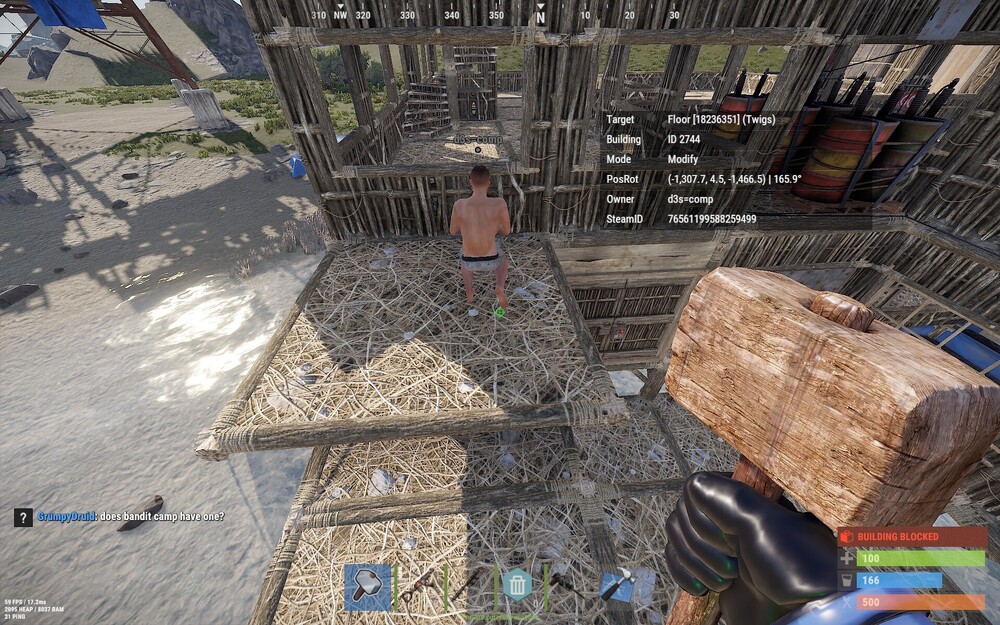Choose the building plan hotbar slot

tap(619, 587)
